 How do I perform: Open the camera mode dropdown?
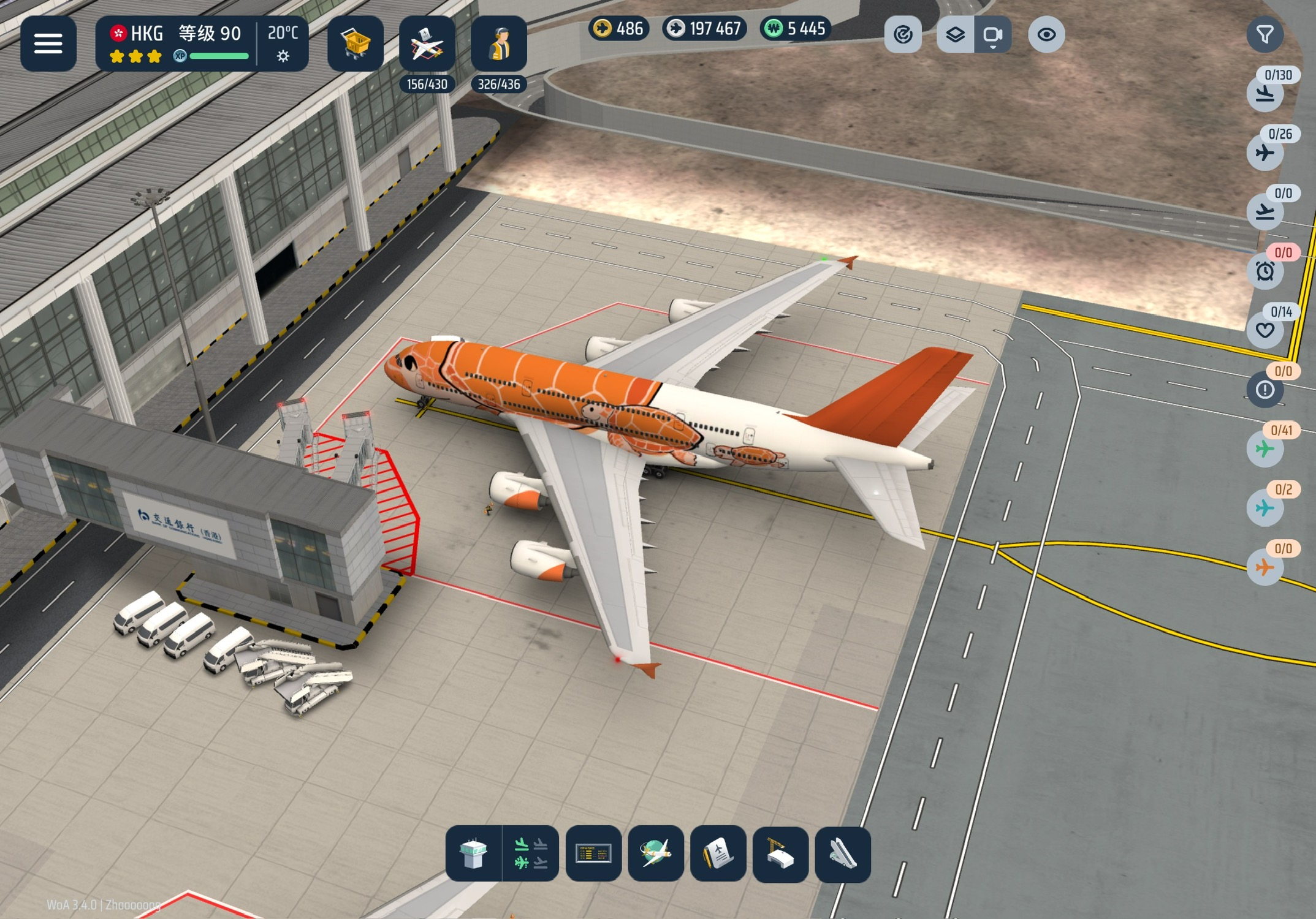point(992,35)
